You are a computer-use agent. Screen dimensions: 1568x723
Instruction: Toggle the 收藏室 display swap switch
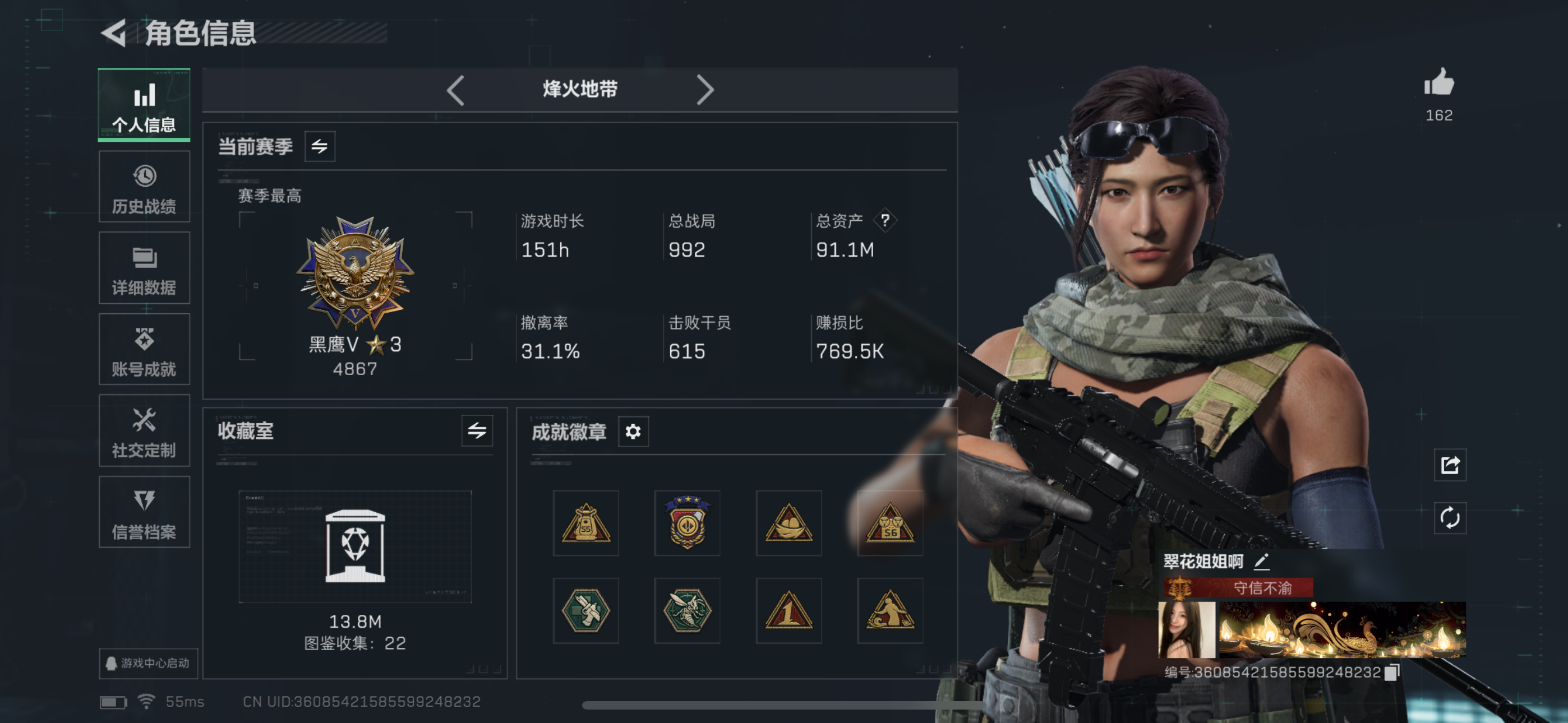click(x=478, y=432)
